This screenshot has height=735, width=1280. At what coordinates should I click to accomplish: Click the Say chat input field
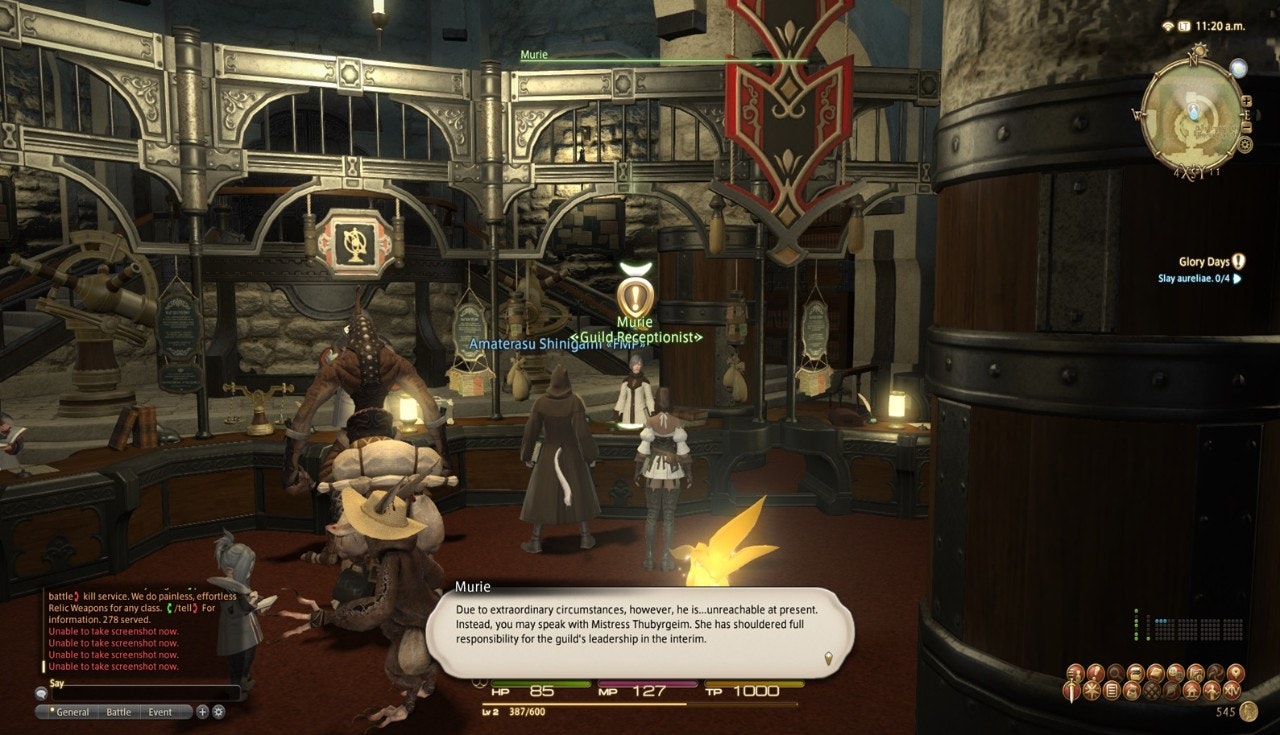point(140,693)
